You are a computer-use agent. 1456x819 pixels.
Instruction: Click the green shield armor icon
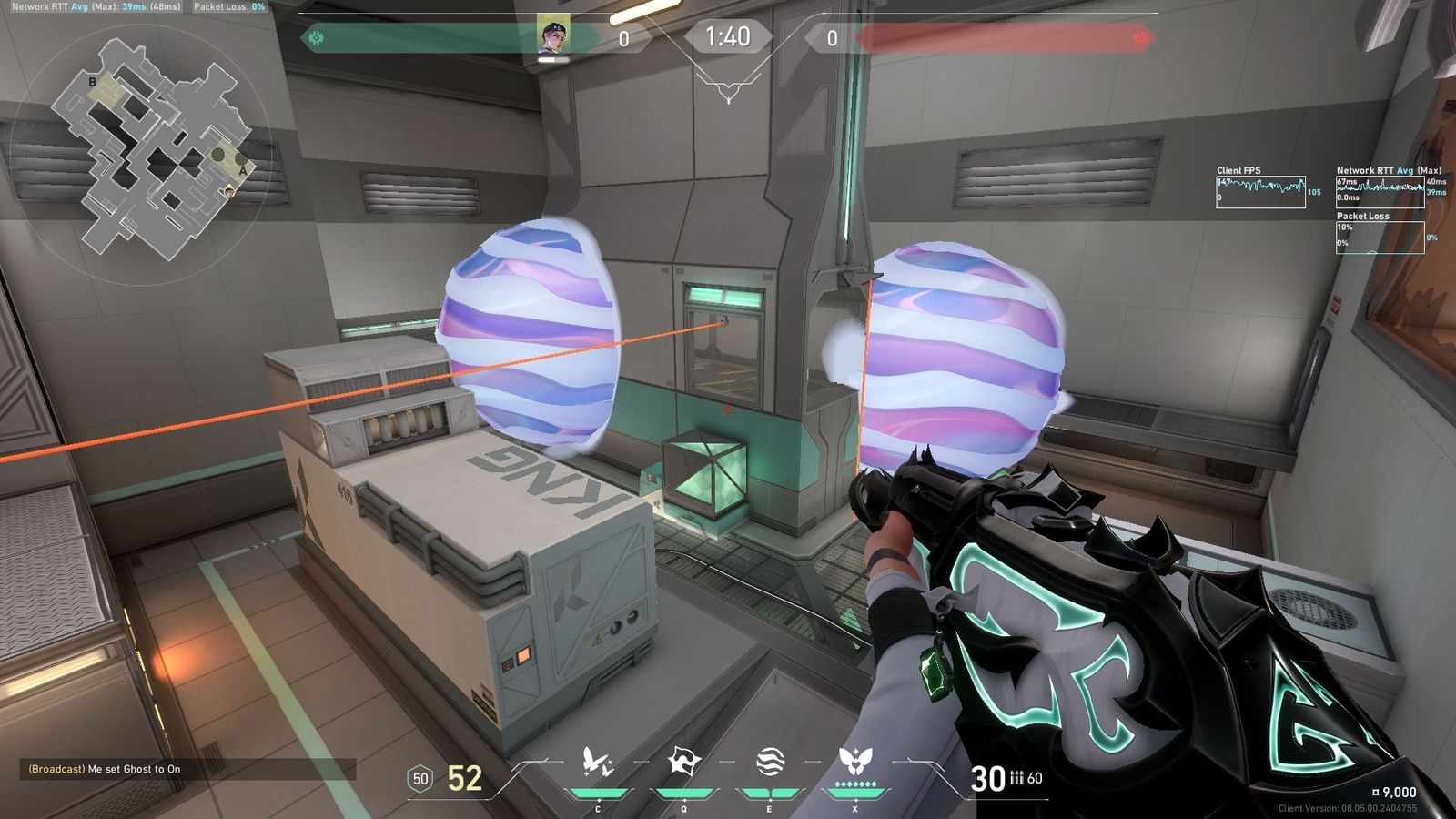419,778
